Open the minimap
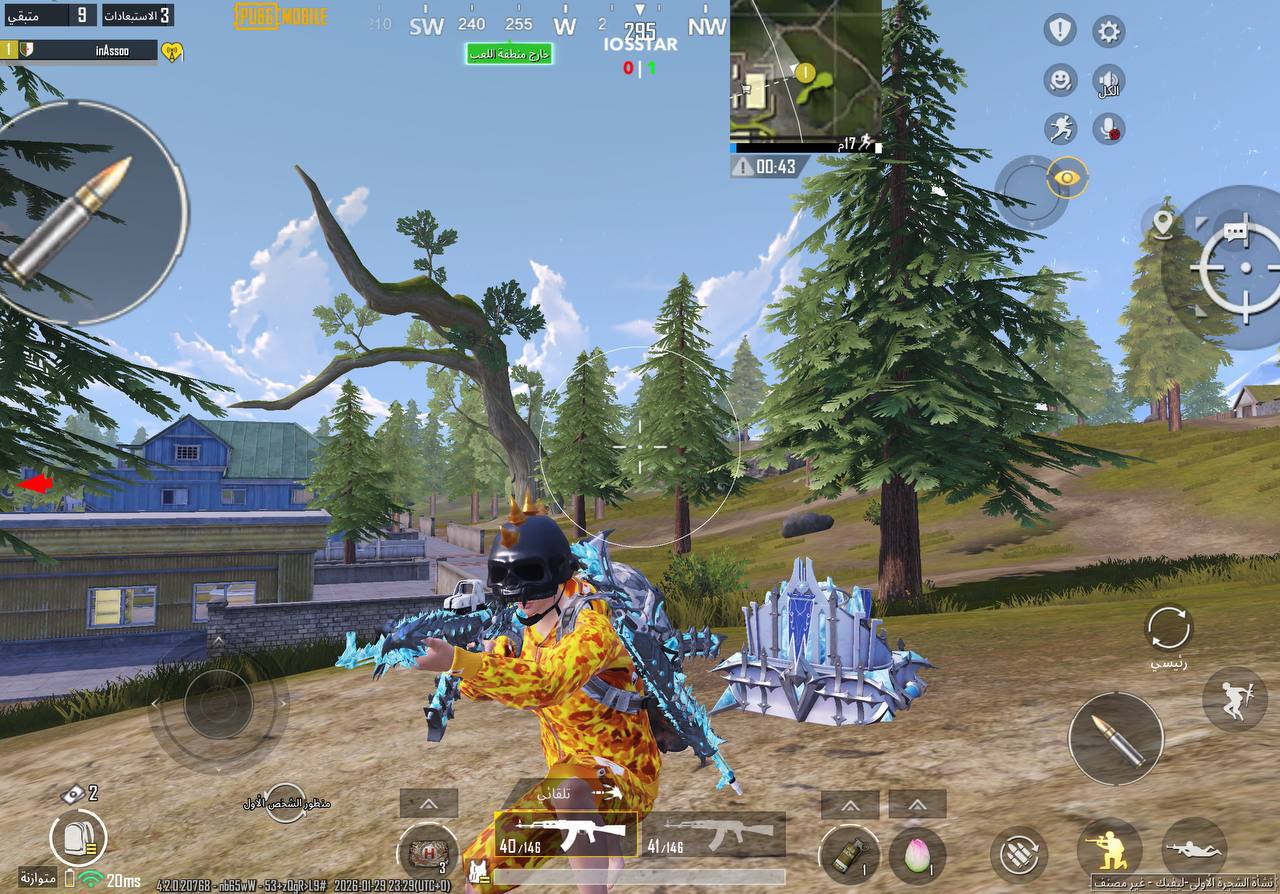This screenshot has width=1280, height=894. coord(805,70)
